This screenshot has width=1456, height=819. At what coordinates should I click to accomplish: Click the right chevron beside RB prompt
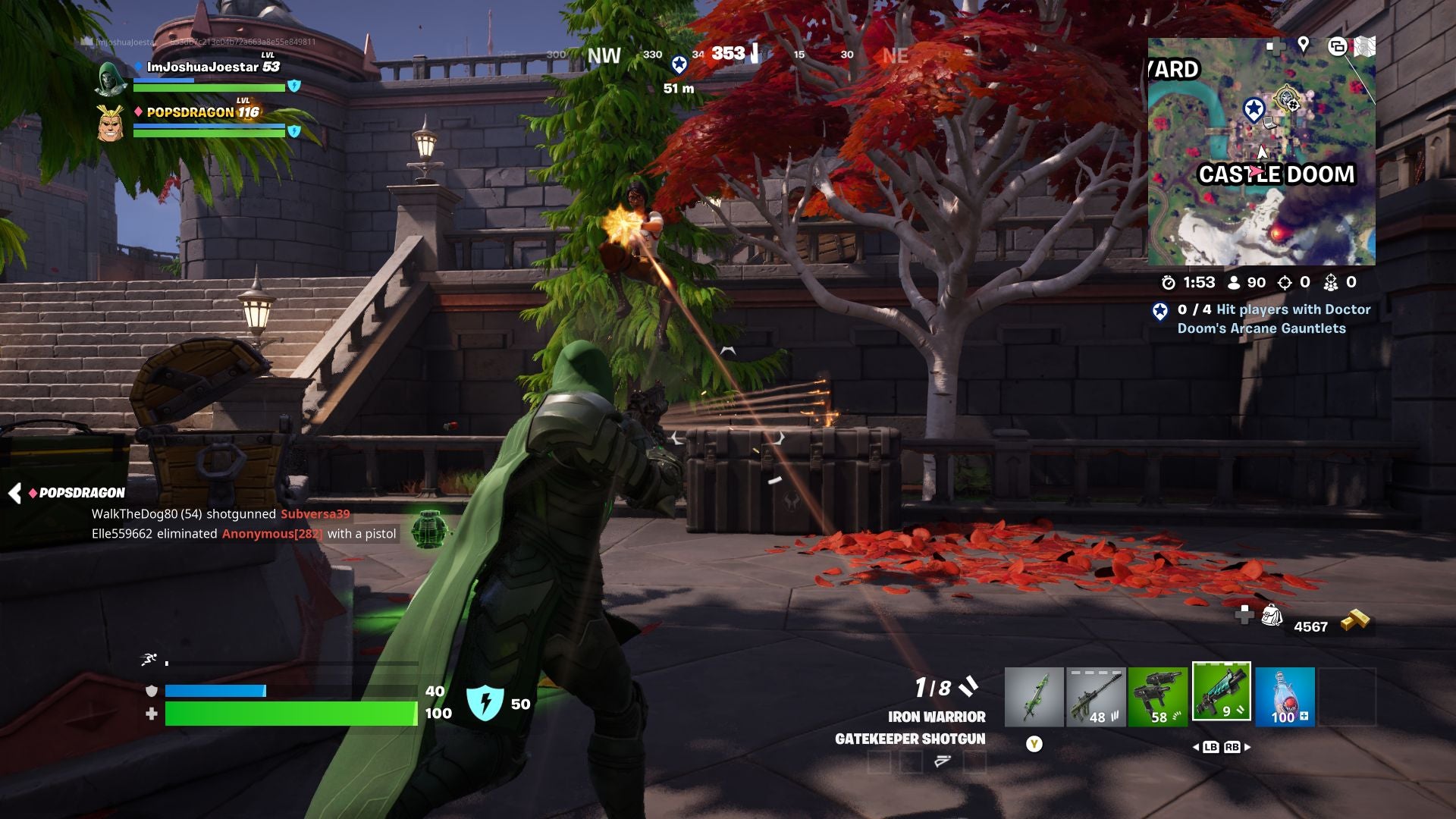coord(1247,747)
